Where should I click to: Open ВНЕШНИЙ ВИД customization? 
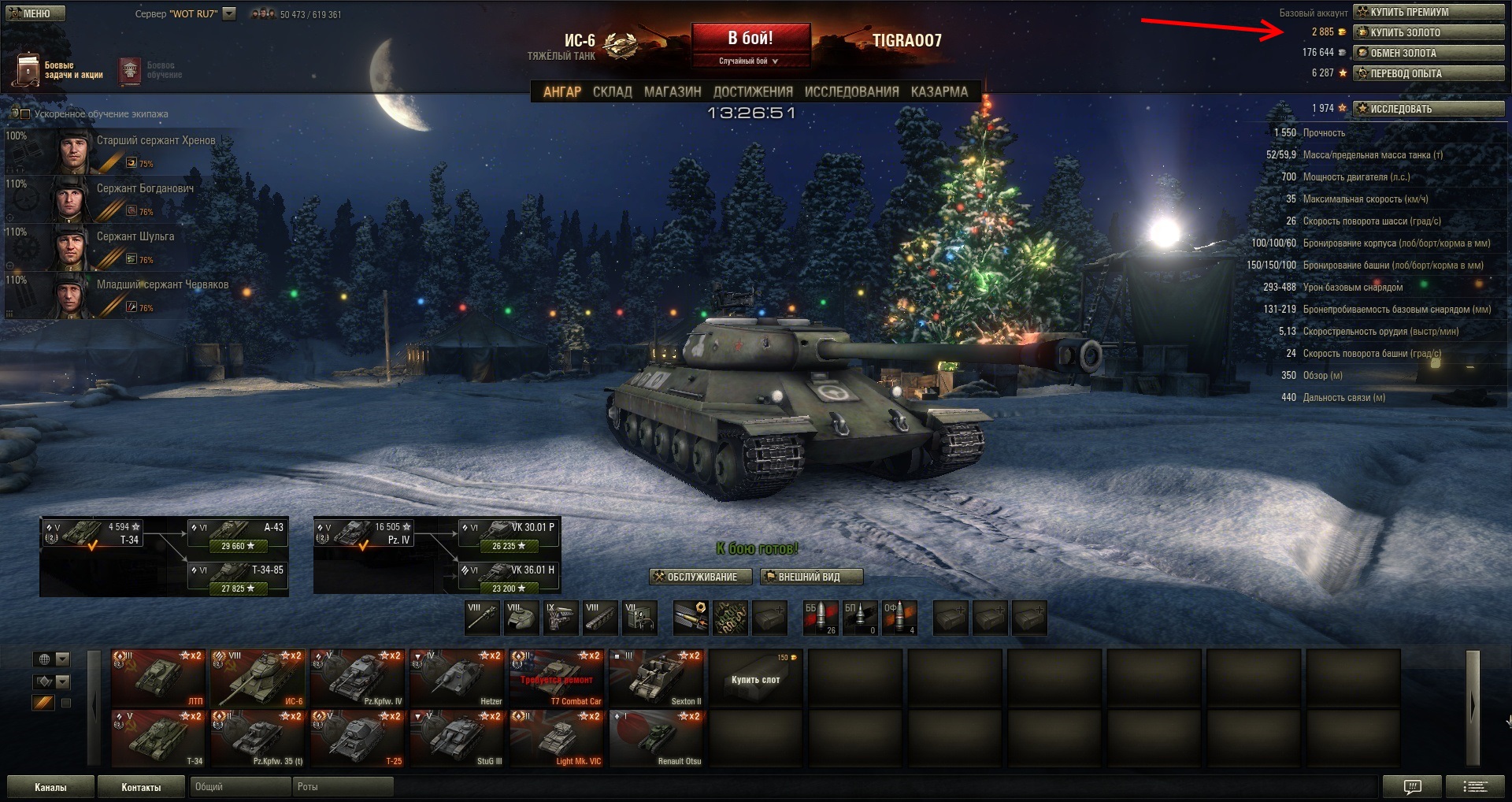click(x=811, y=577)
